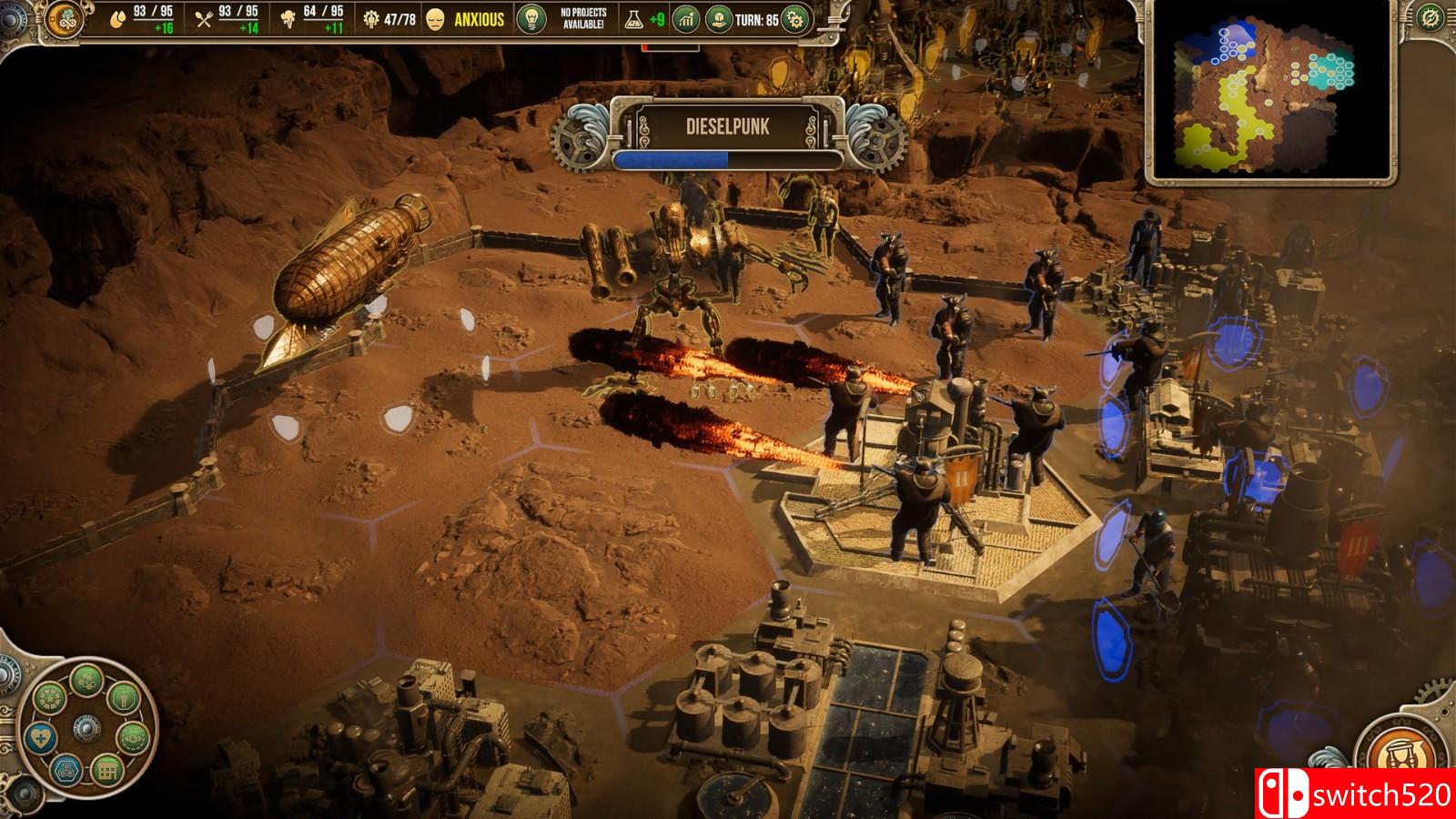1456x819 pixels.
Task: Open the hand-holding-box resources icon
Action: pos(721,18)
